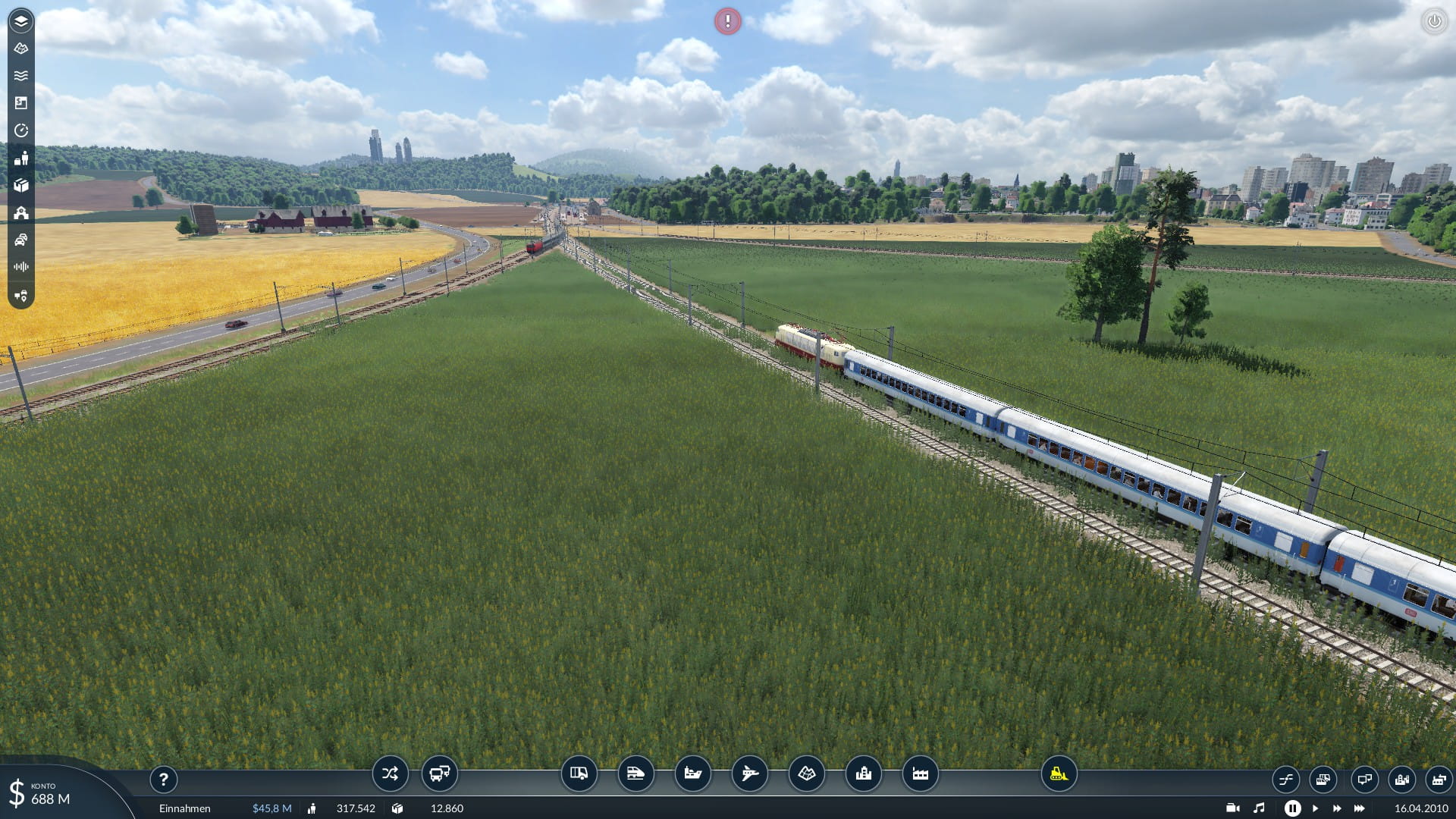Select the yellow bulldozer demolish tool
This screenshot has height=819, width=1456.
pos(1059,773)
